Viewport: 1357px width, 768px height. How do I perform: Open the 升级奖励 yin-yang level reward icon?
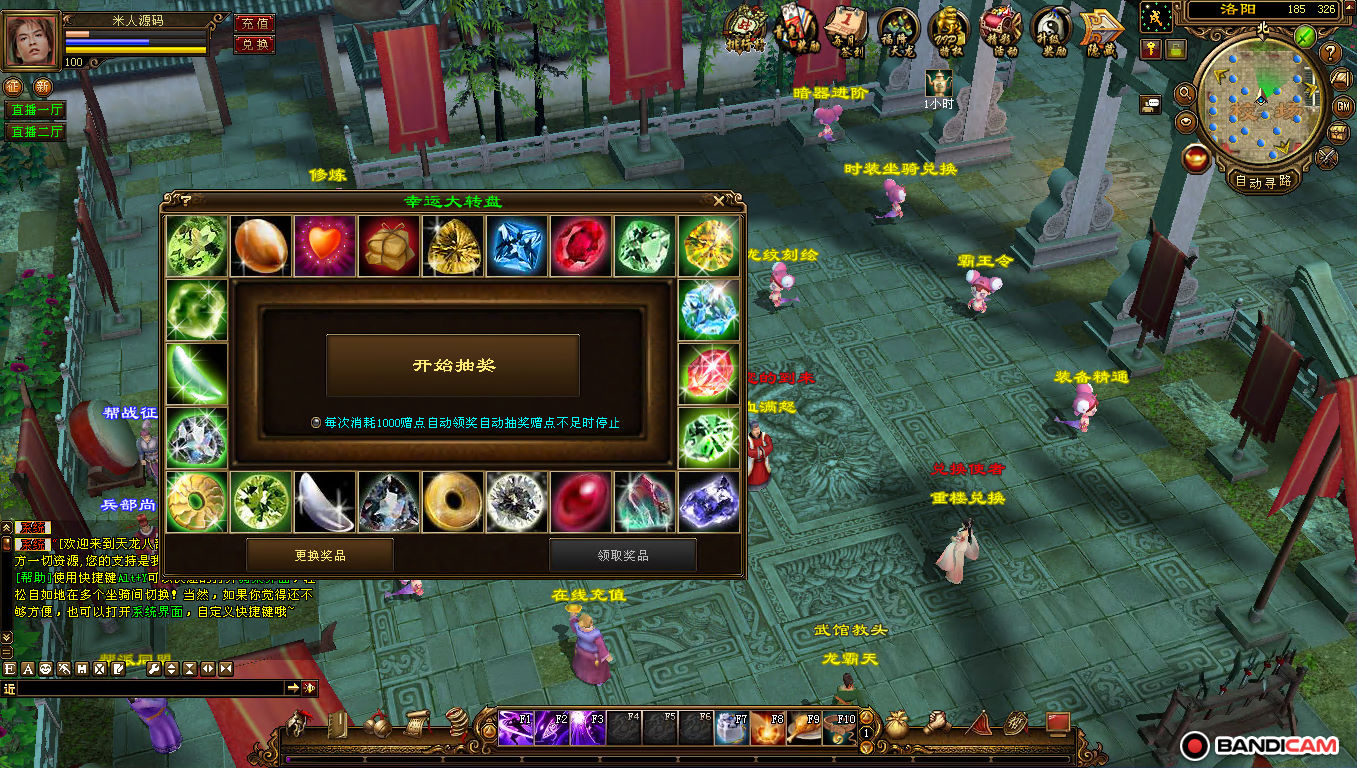tap(1051, 30)
